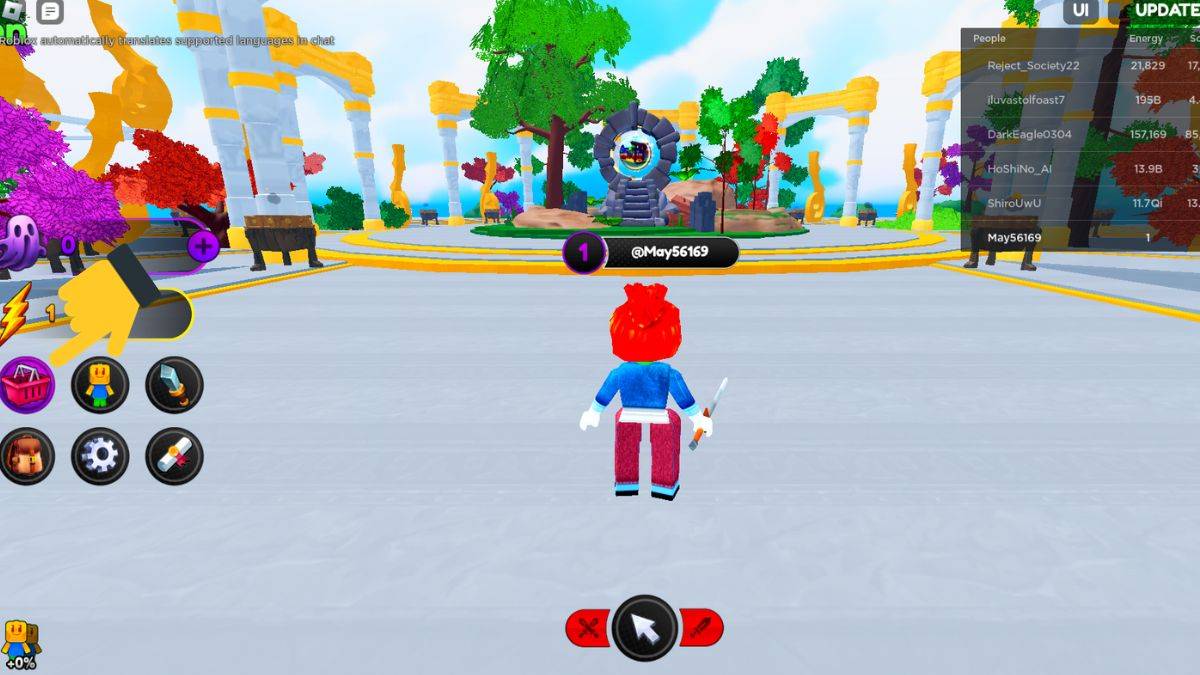Open the scroll quests menu
Screen dimensions: 1200x675
[x=174, y=456]
